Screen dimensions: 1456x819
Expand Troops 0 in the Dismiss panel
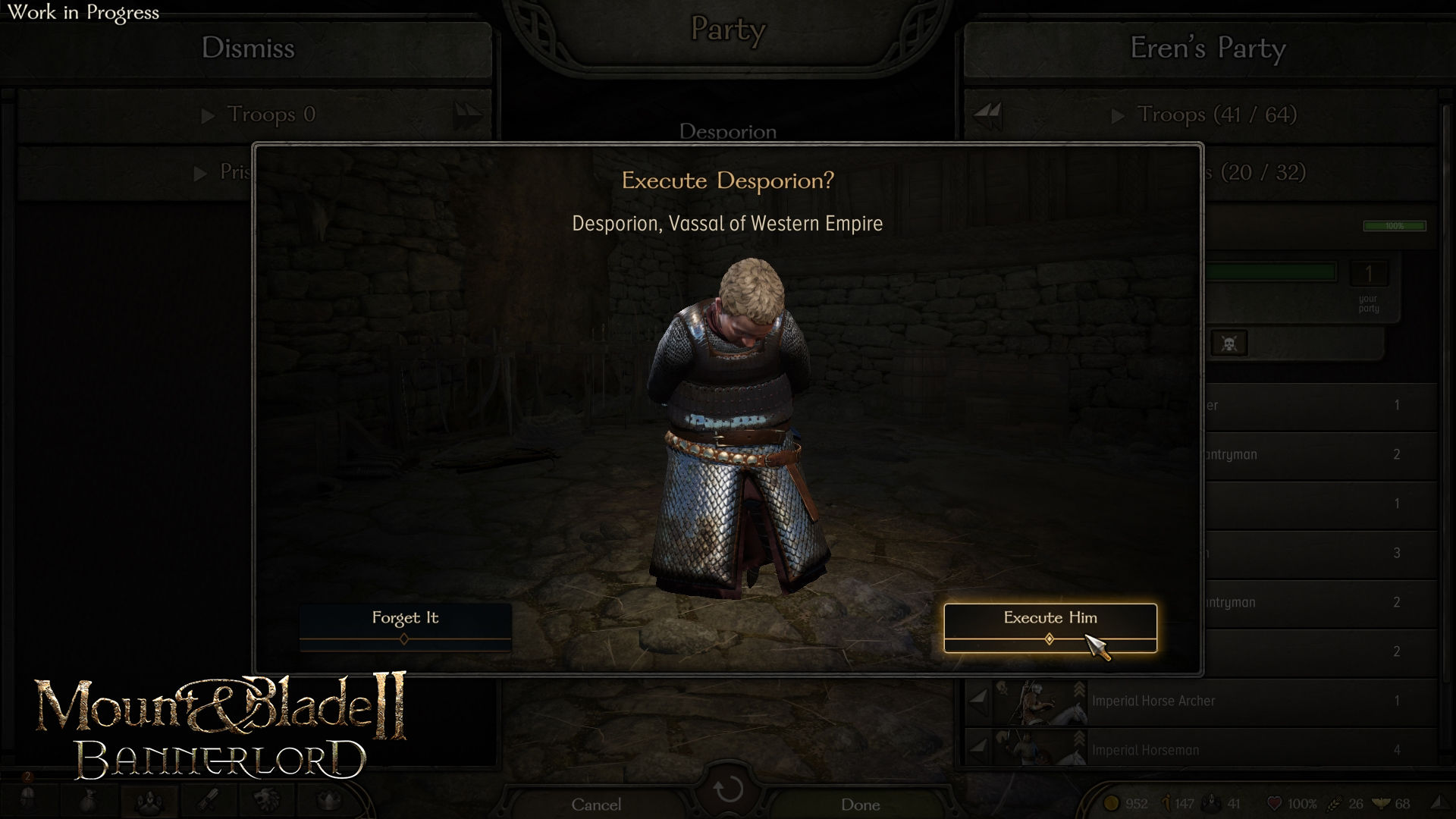pyautogui.click(x=206, y=115)
